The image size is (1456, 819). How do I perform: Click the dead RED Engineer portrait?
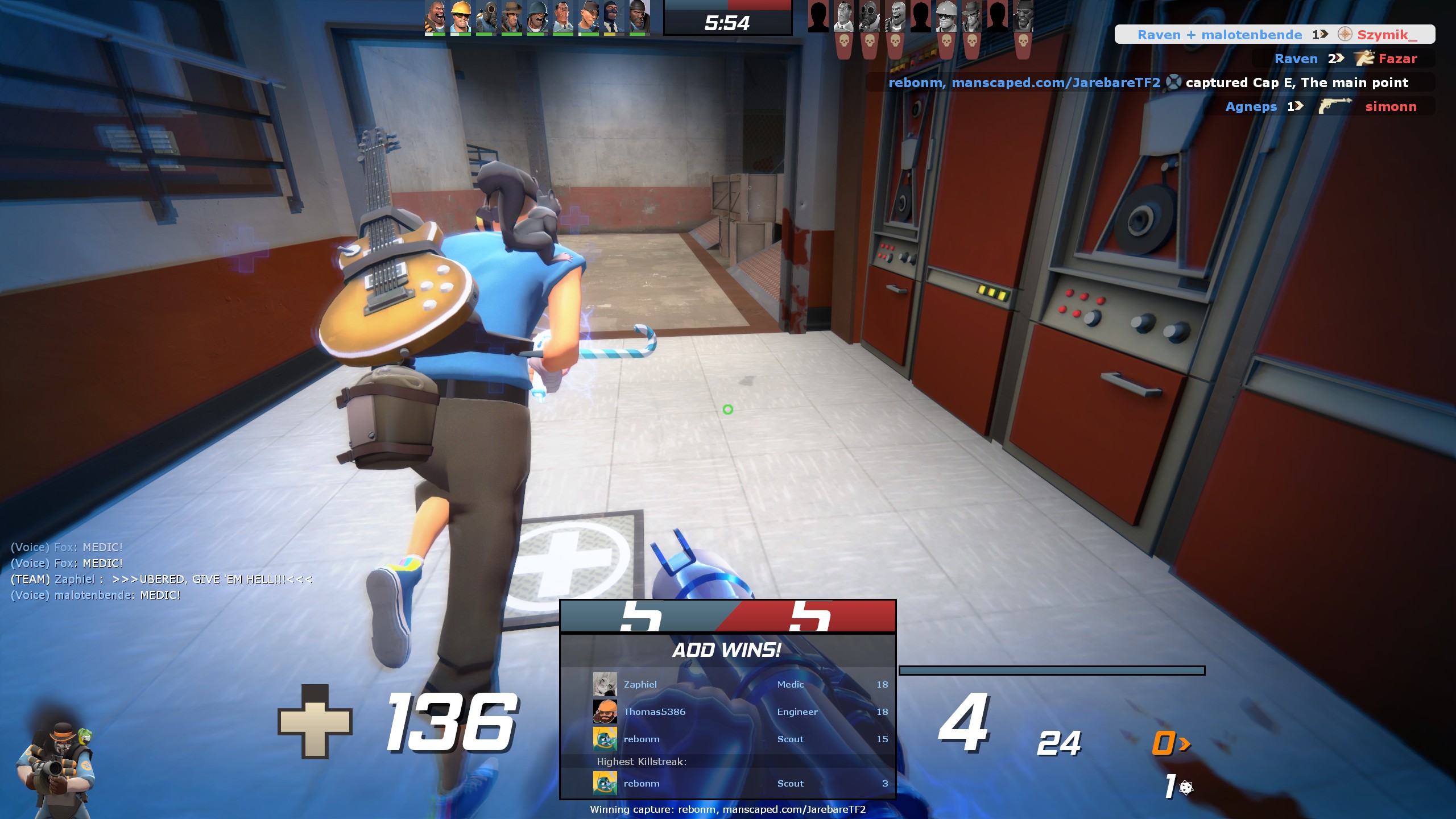click(x=946, y=17)
